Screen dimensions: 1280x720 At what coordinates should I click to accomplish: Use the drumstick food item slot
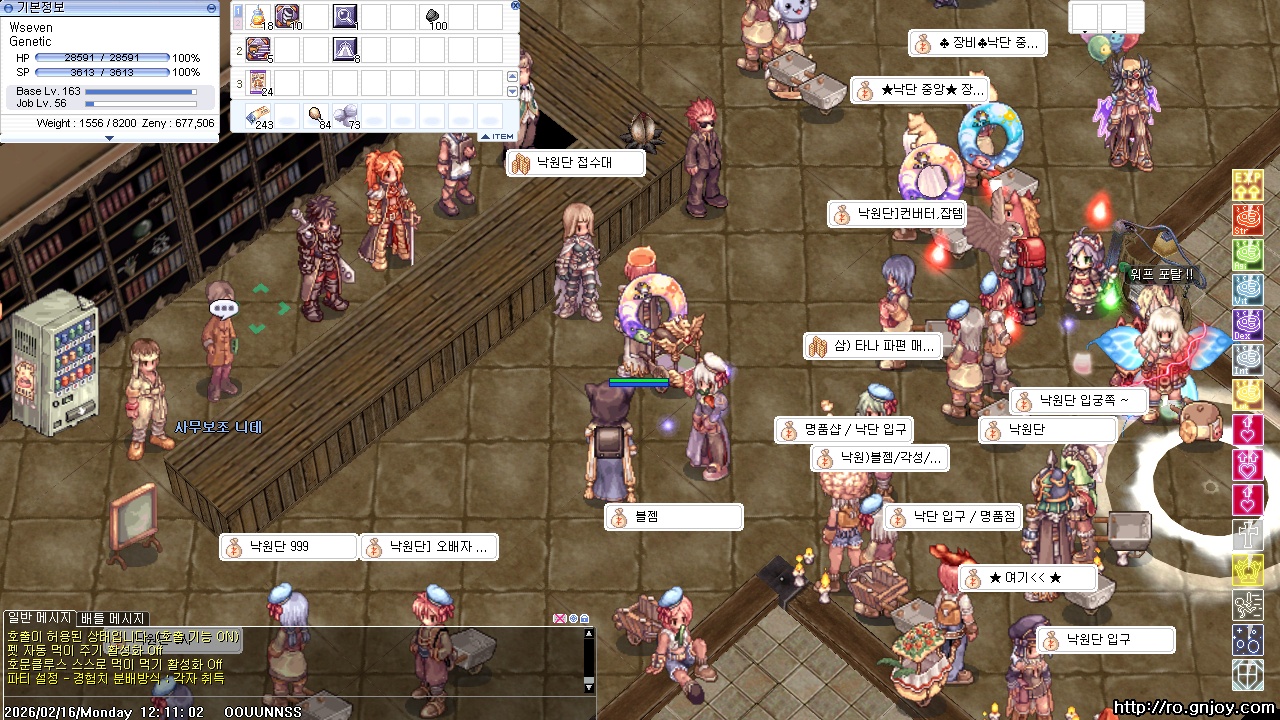[316, 115]
